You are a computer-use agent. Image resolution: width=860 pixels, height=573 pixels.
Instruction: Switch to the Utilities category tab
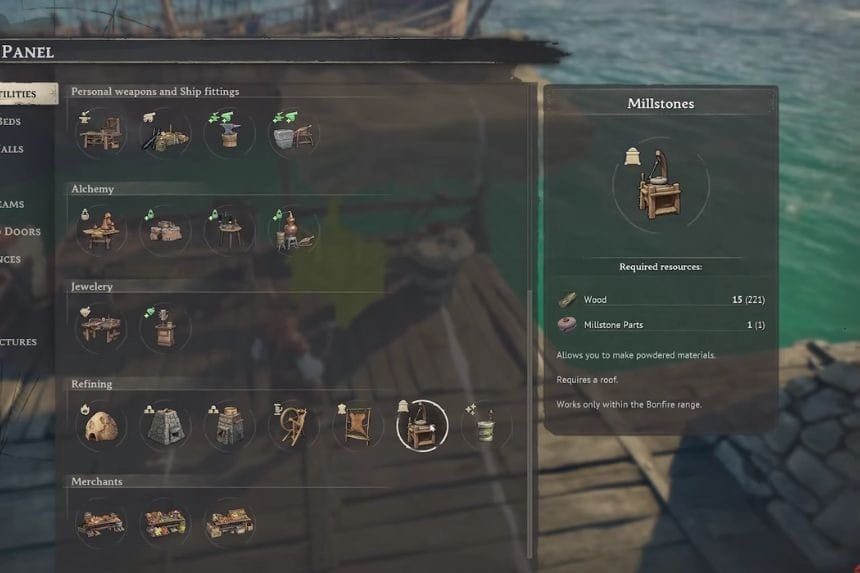tap(25, 94)
